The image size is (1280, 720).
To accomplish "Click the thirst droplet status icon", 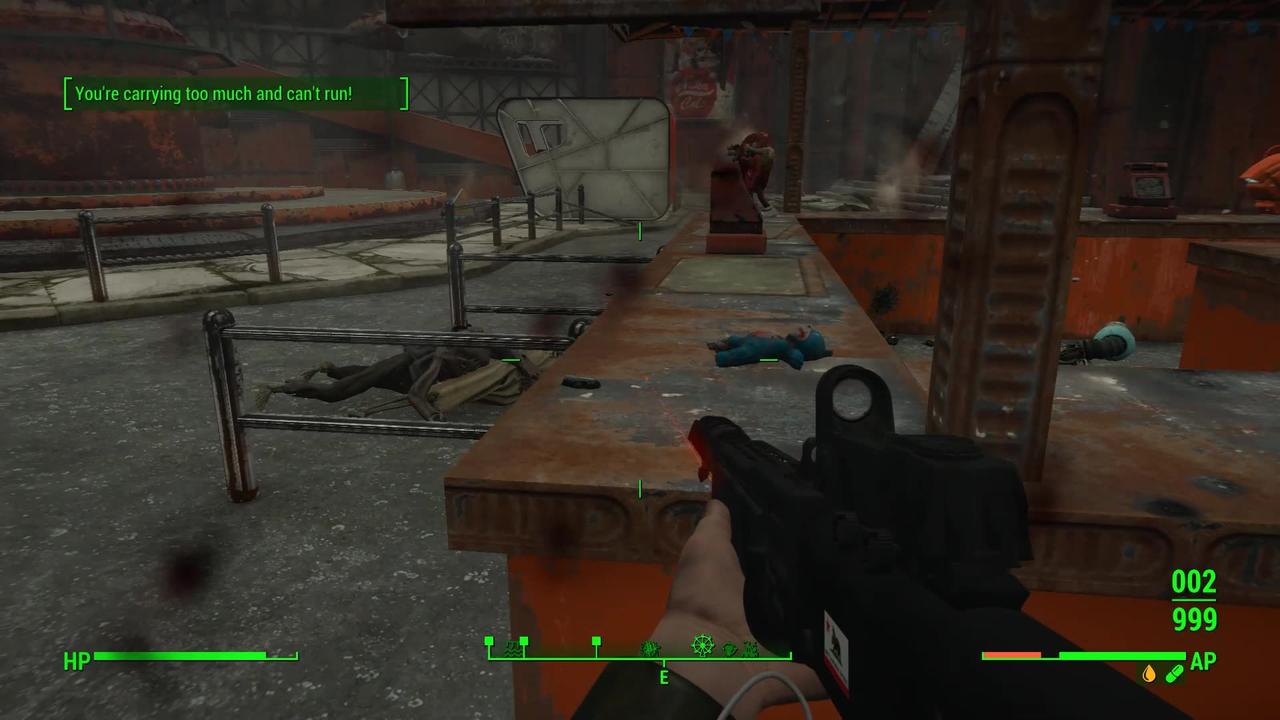I will 1149,673.
